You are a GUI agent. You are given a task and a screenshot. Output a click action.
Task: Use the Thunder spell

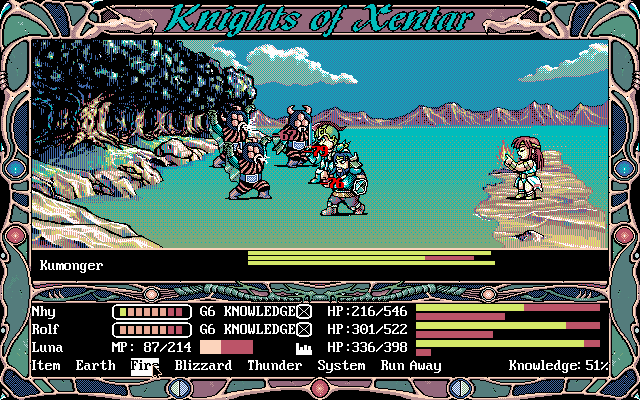point(274,366)
